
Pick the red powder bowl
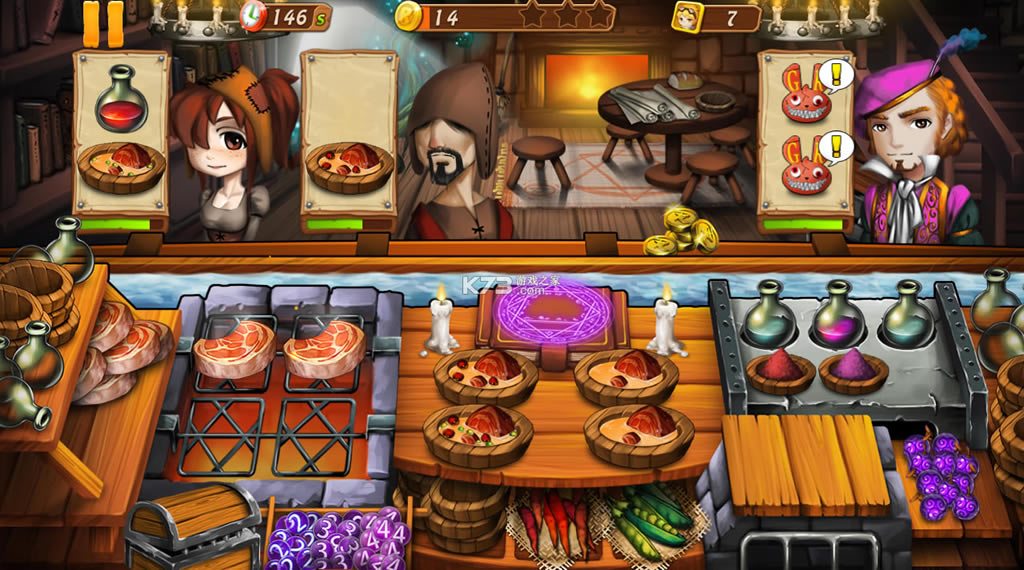(x=780, y=370)
